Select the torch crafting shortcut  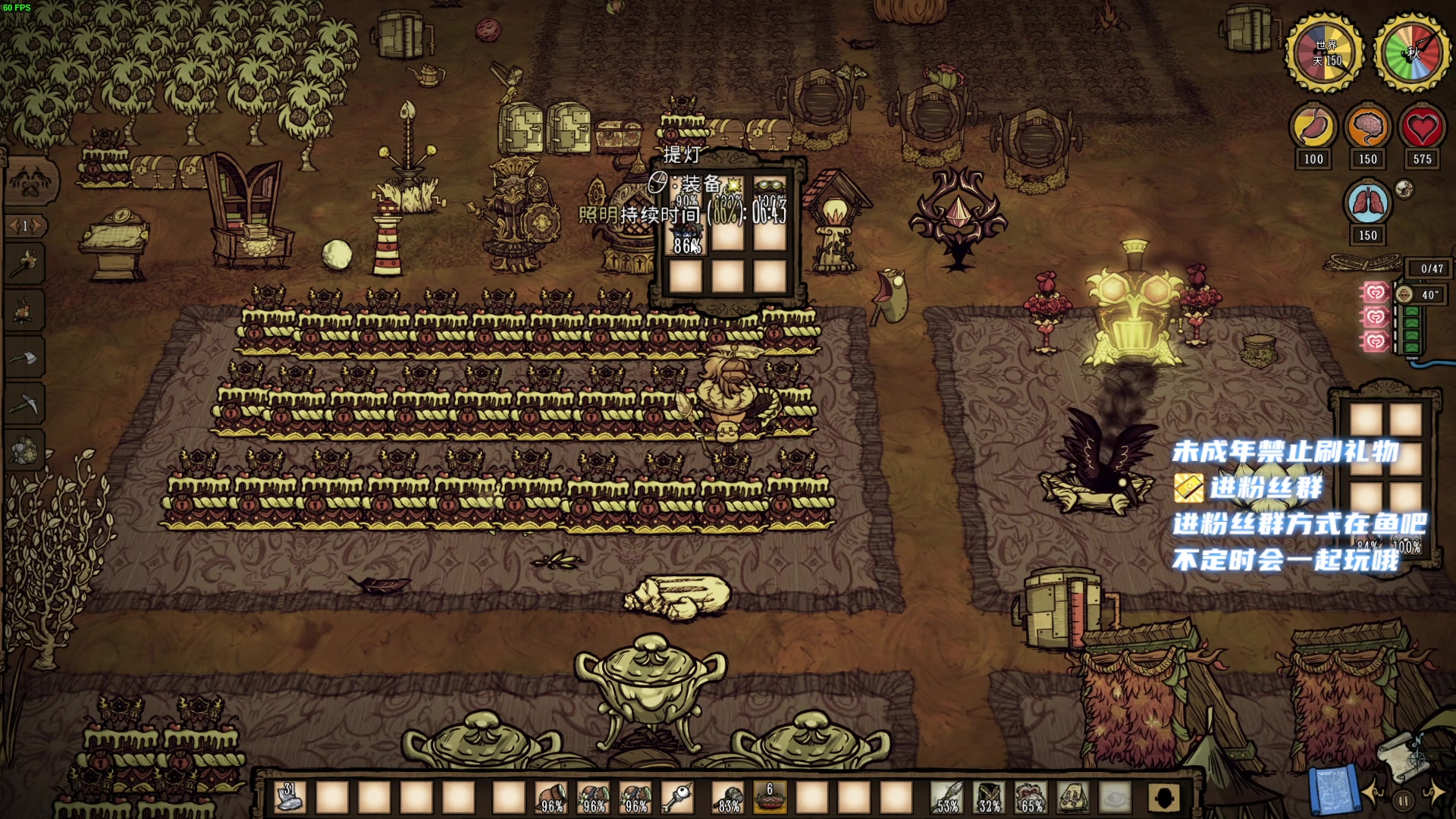(x=26, y=263)
